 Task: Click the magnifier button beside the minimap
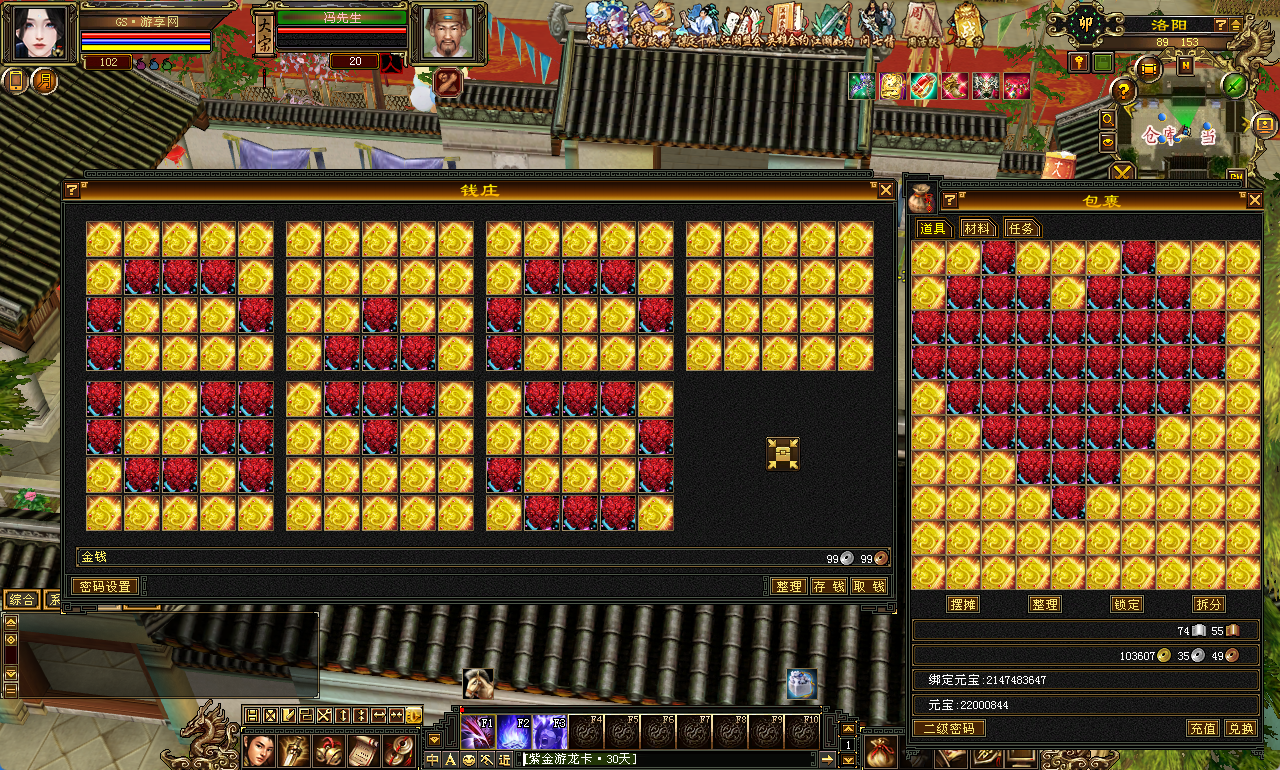(x=1108, y=119)
